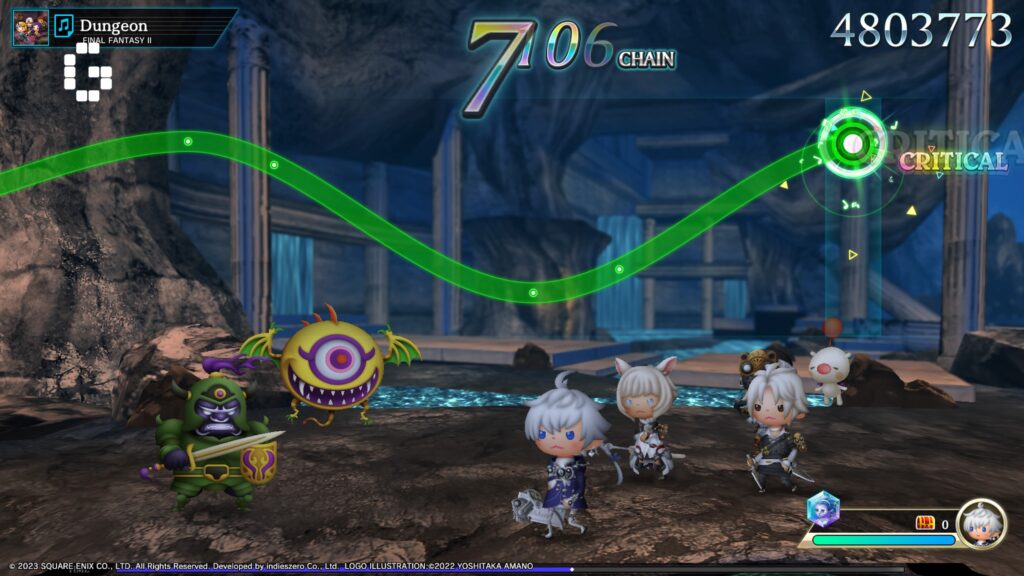Select the silver-haired character portrait
The height and width of the screenshot is (576, 1024).
click(980, 523)
